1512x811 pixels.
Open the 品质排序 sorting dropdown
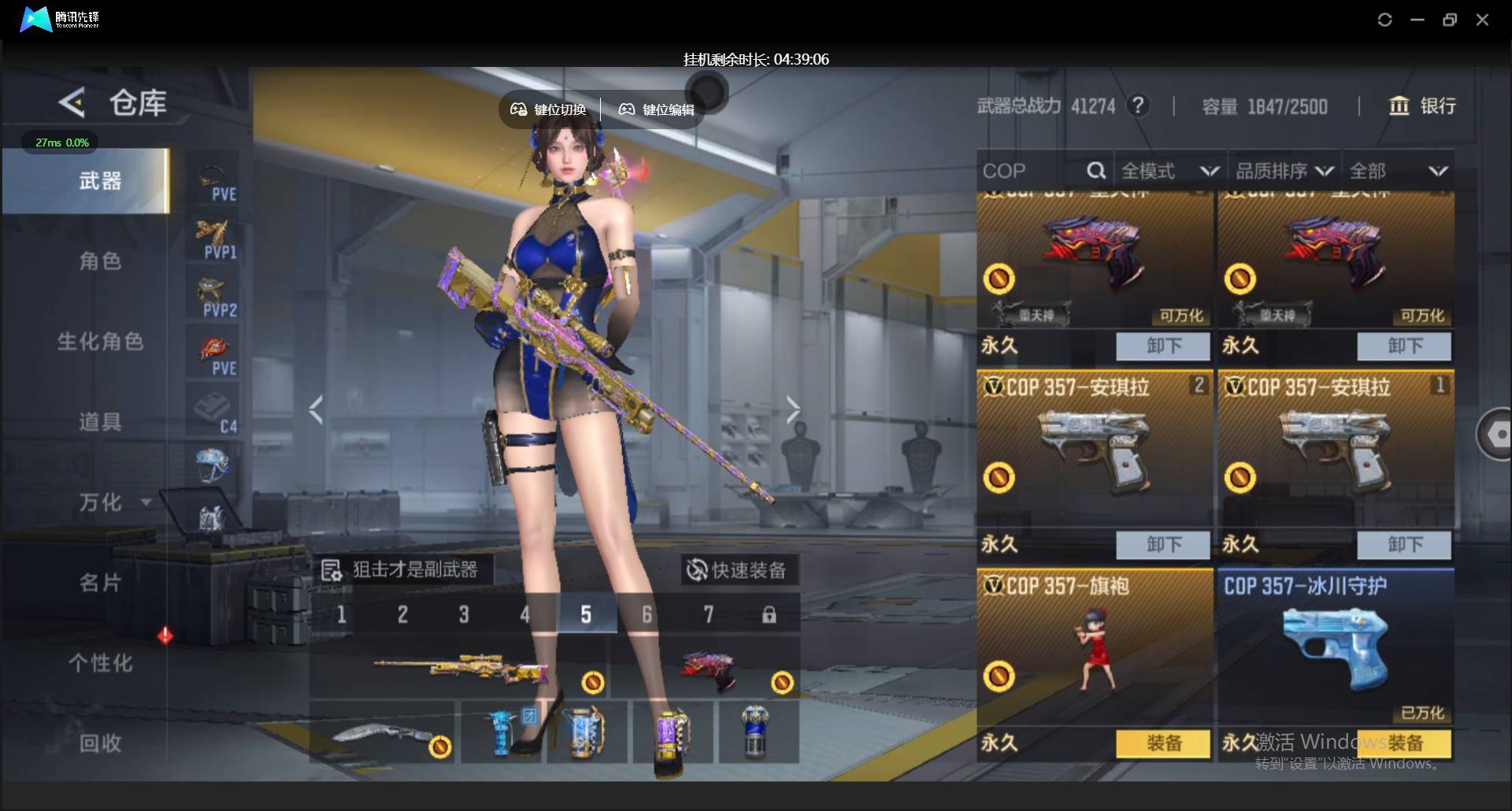pos(1284,171)
